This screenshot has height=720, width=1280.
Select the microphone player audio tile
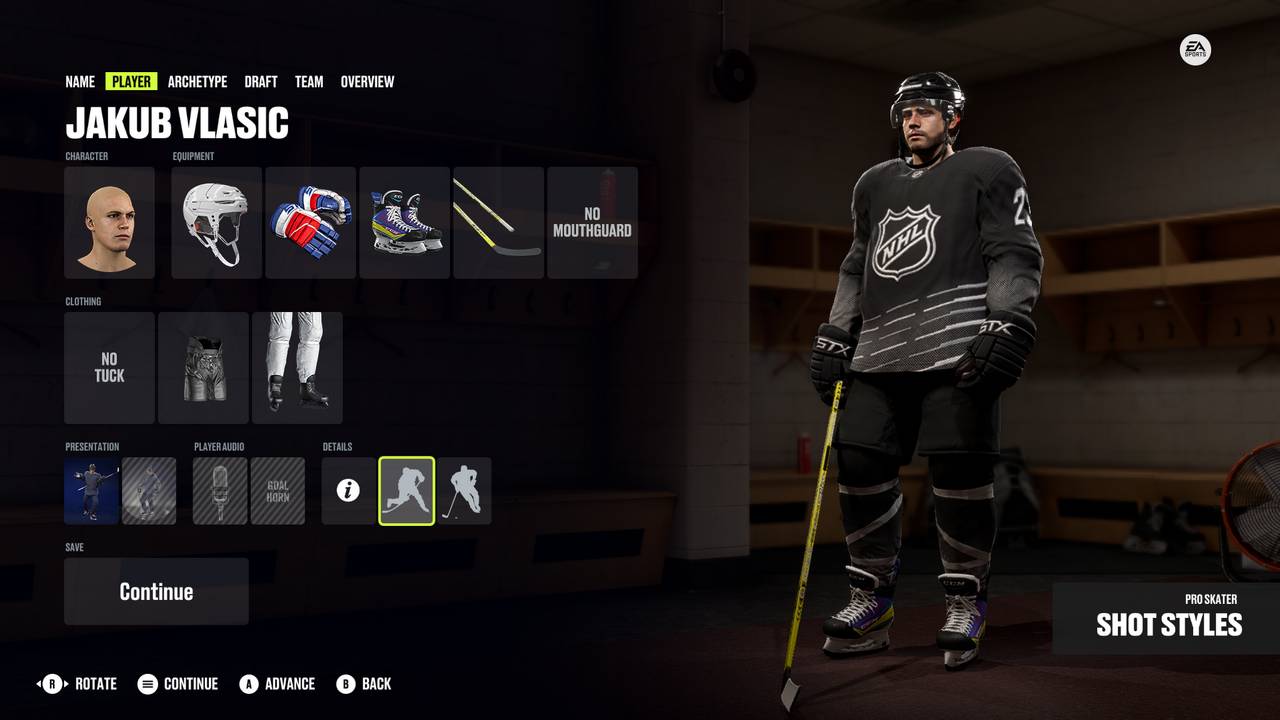click(x=220, y=491)
